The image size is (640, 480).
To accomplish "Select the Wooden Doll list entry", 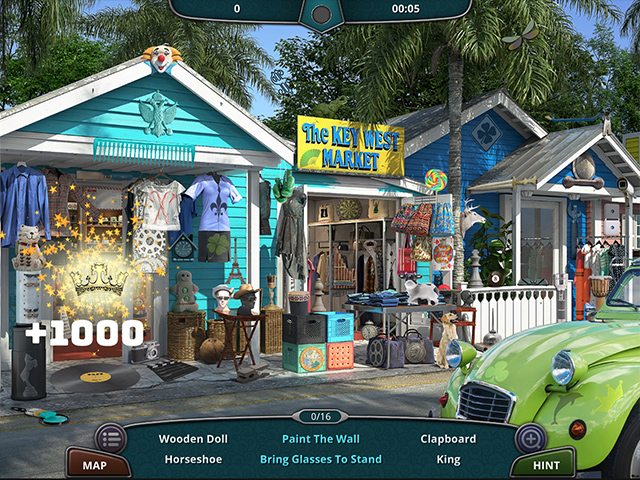I will (193, 438).
